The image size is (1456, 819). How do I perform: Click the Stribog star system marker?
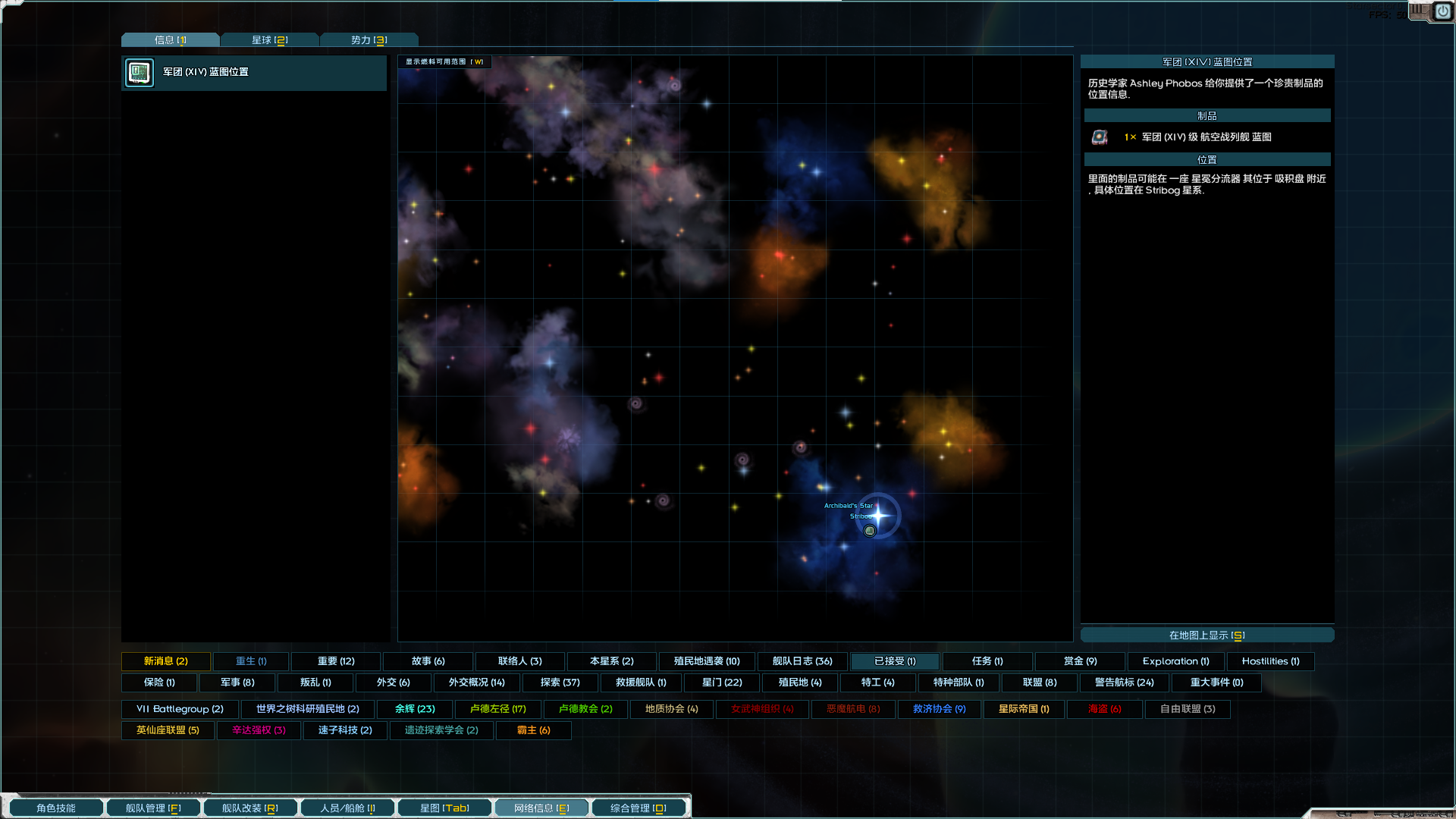(878, 516)
